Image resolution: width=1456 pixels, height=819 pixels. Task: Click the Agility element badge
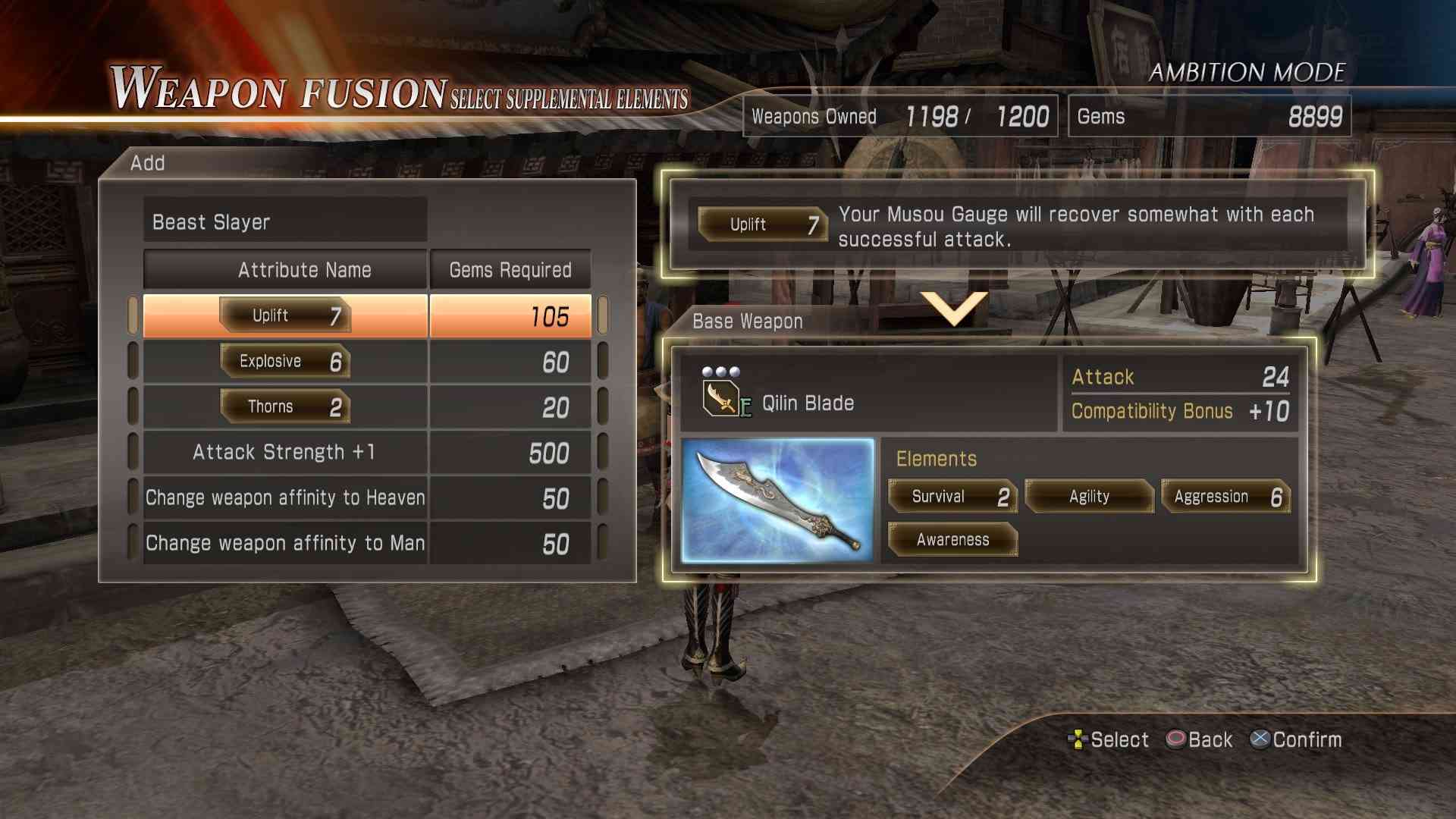[x=1089, y=497]
